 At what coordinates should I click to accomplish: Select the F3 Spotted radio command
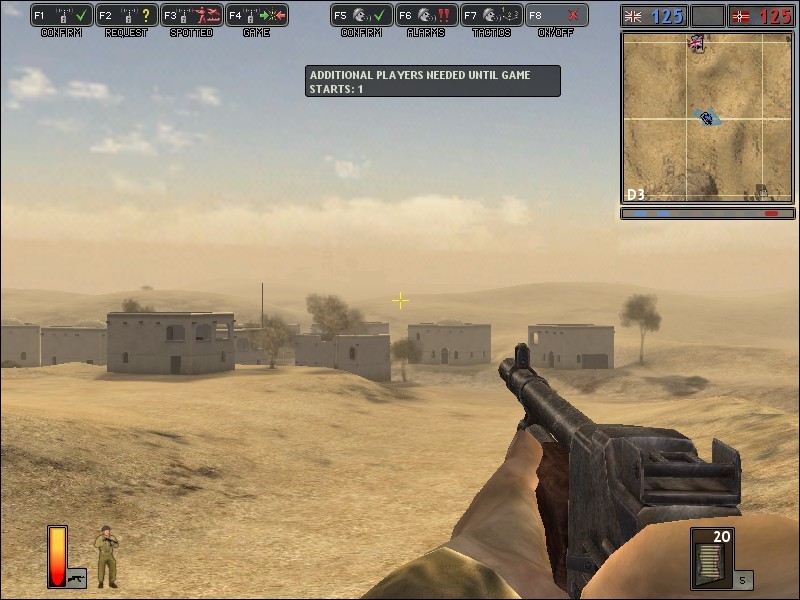click(x=191, y=16)
